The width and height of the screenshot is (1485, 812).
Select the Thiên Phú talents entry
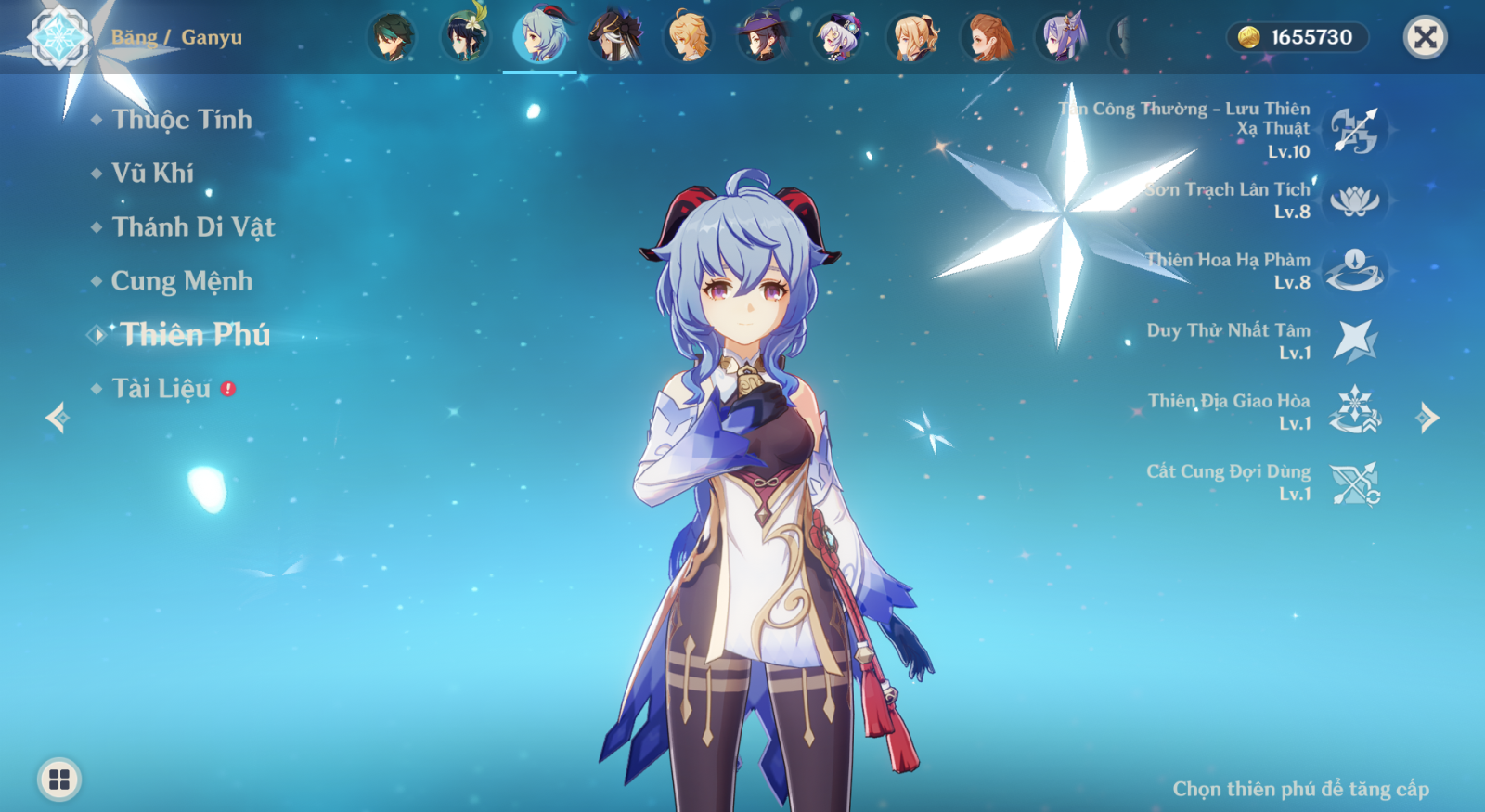coord(194,335)
